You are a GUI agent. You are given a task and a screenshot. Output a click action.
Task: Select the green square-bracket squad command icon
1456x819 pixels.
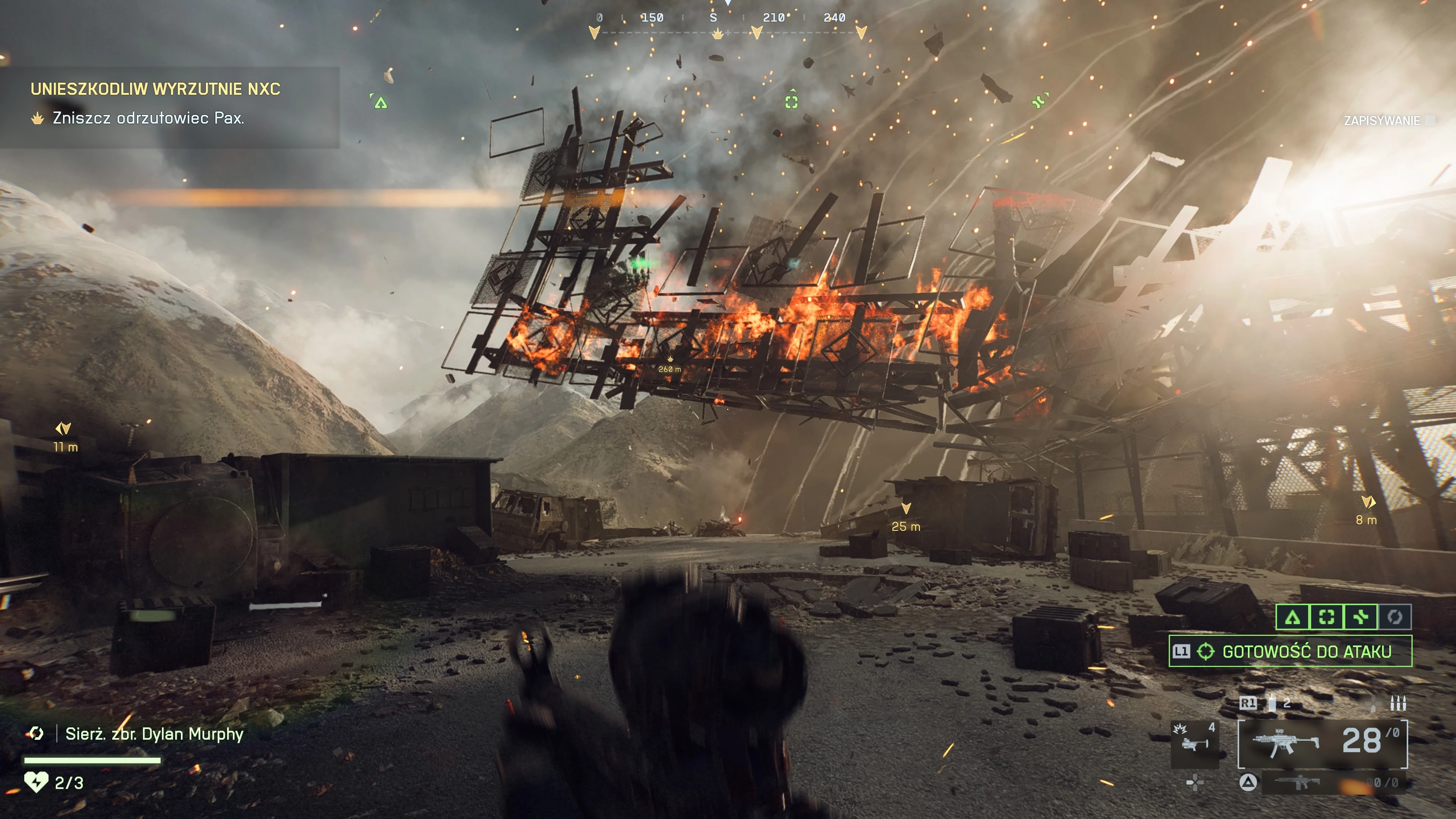[x=1327, y=617]
